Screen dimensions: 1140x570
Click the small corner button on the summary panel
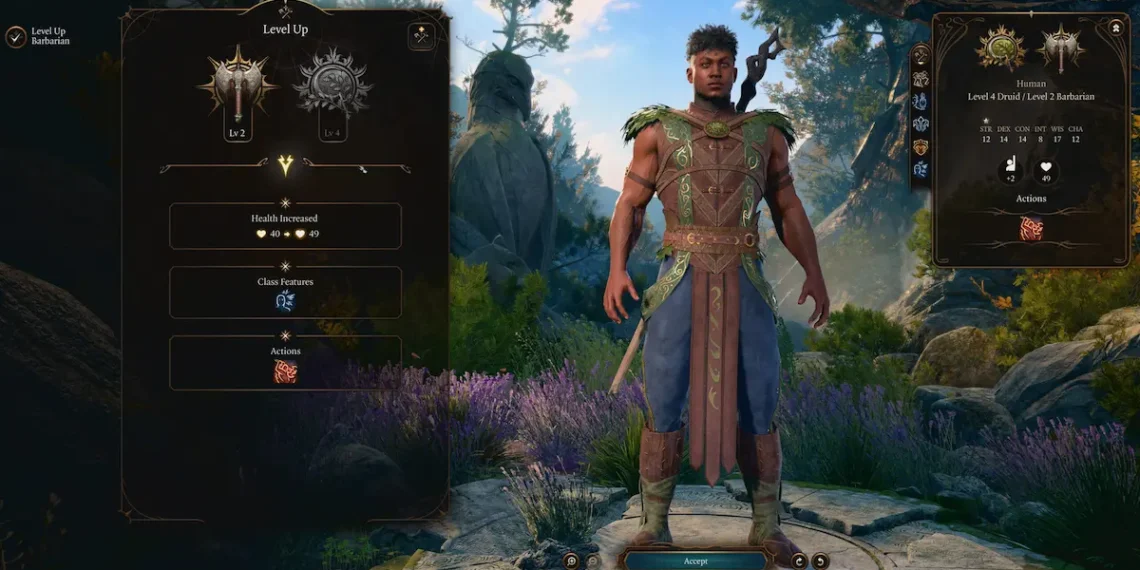pos(1116,28)
